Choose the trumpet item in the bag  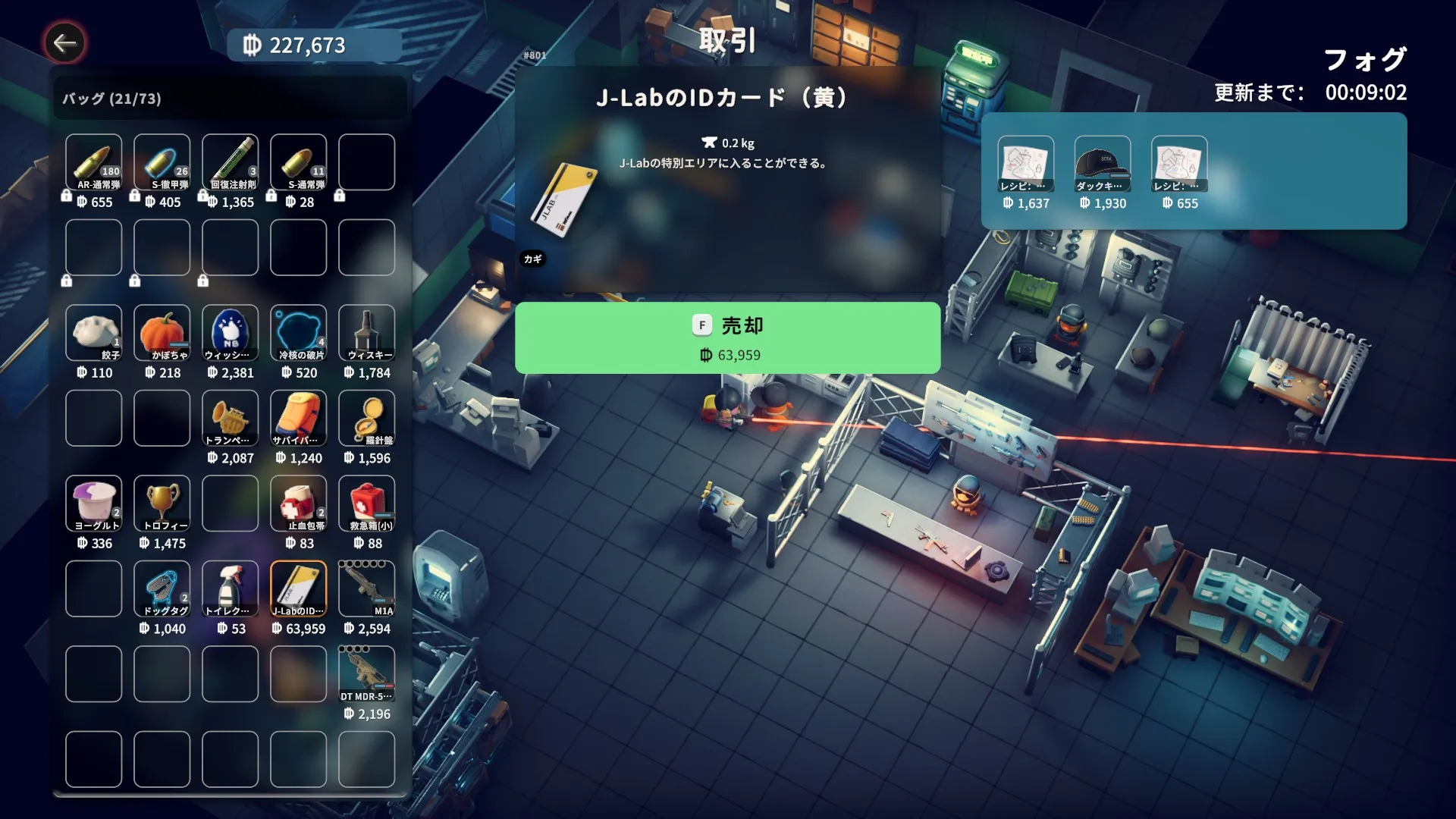coord(231,418)
